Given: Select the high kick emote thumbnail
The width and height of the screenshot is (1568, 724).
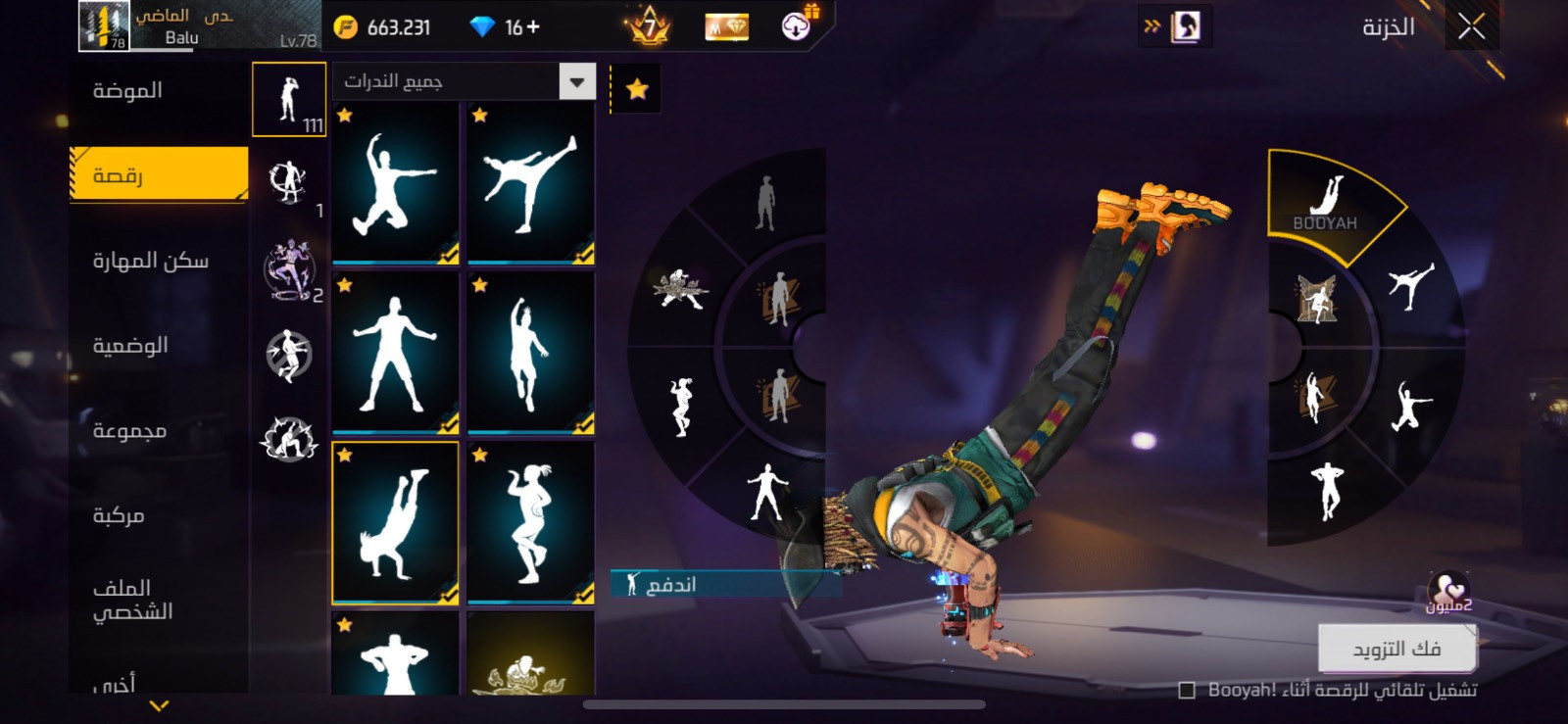Looking at the screenshot, I should (x=530, y=182).
